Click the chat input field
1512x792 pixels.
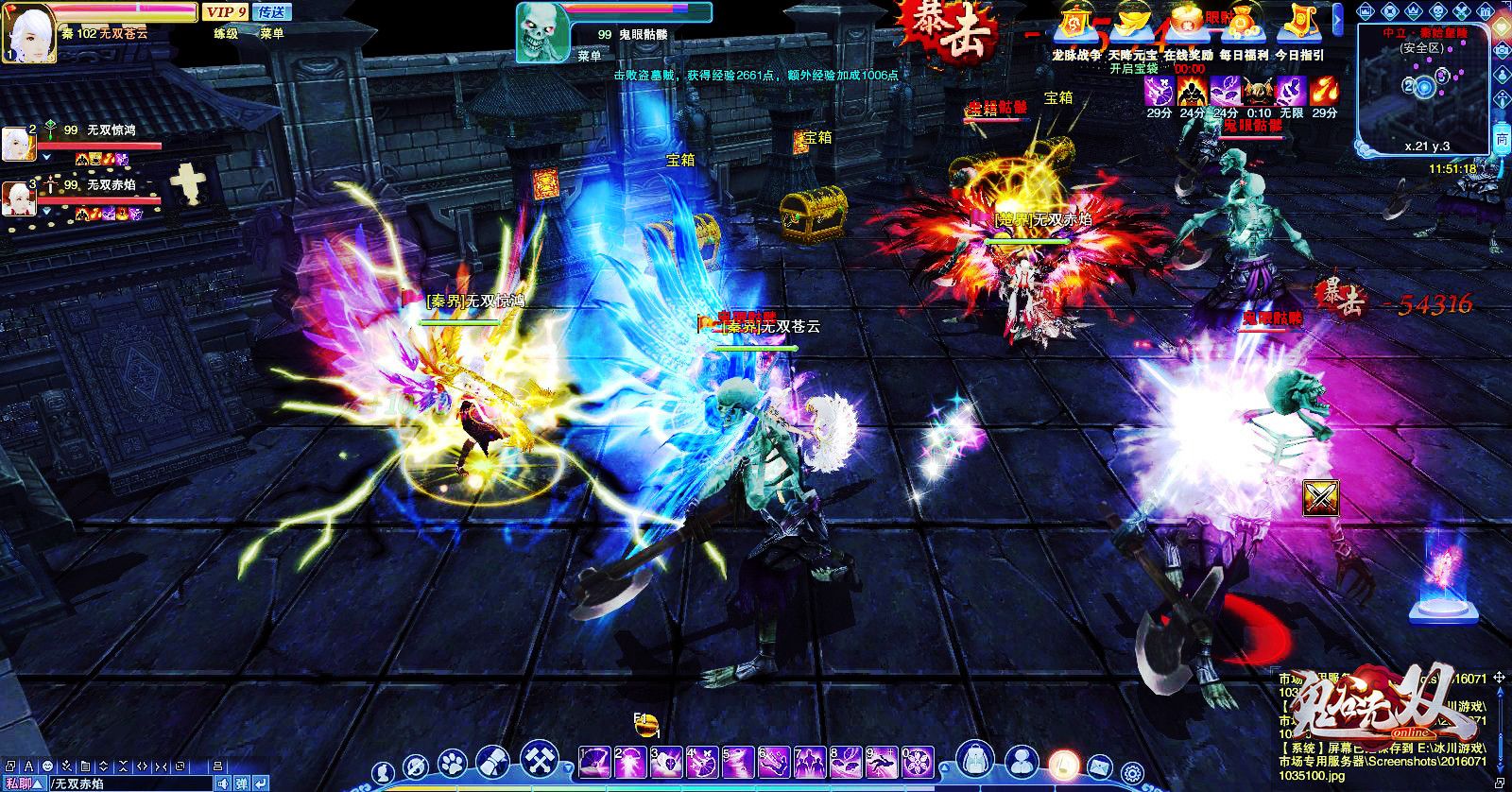132,783
